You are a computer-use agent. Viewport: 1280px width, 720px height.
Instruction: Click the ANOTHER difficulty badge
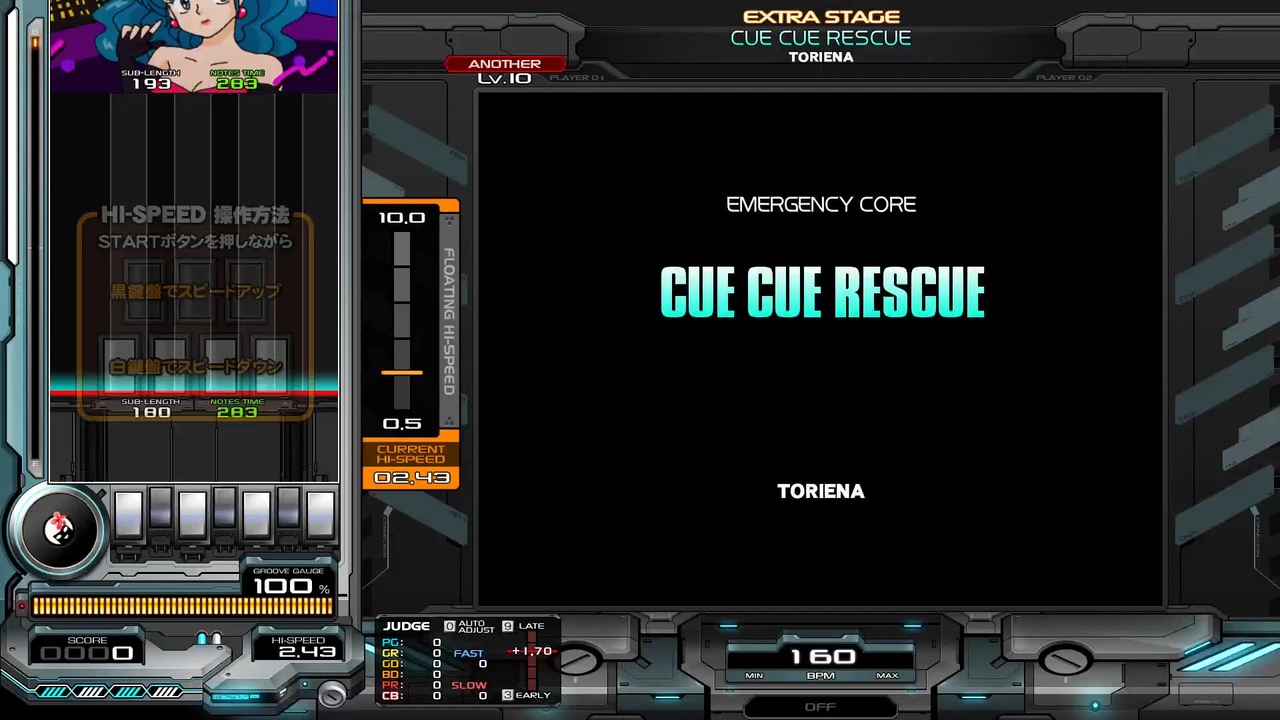[x=504, y=63]
